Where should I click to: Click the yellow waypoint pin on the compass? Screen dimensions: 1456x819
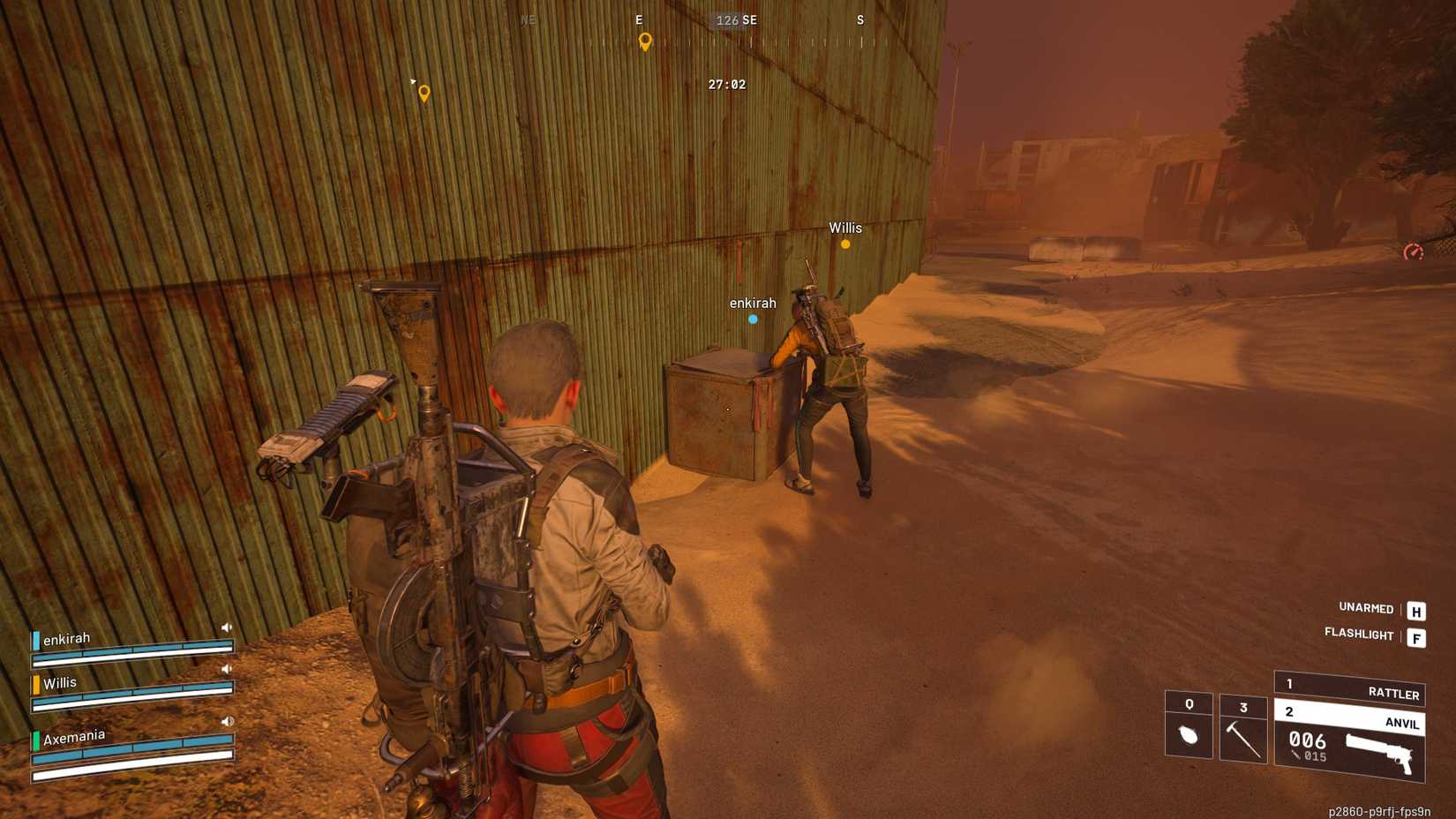[x=645, y=41]
